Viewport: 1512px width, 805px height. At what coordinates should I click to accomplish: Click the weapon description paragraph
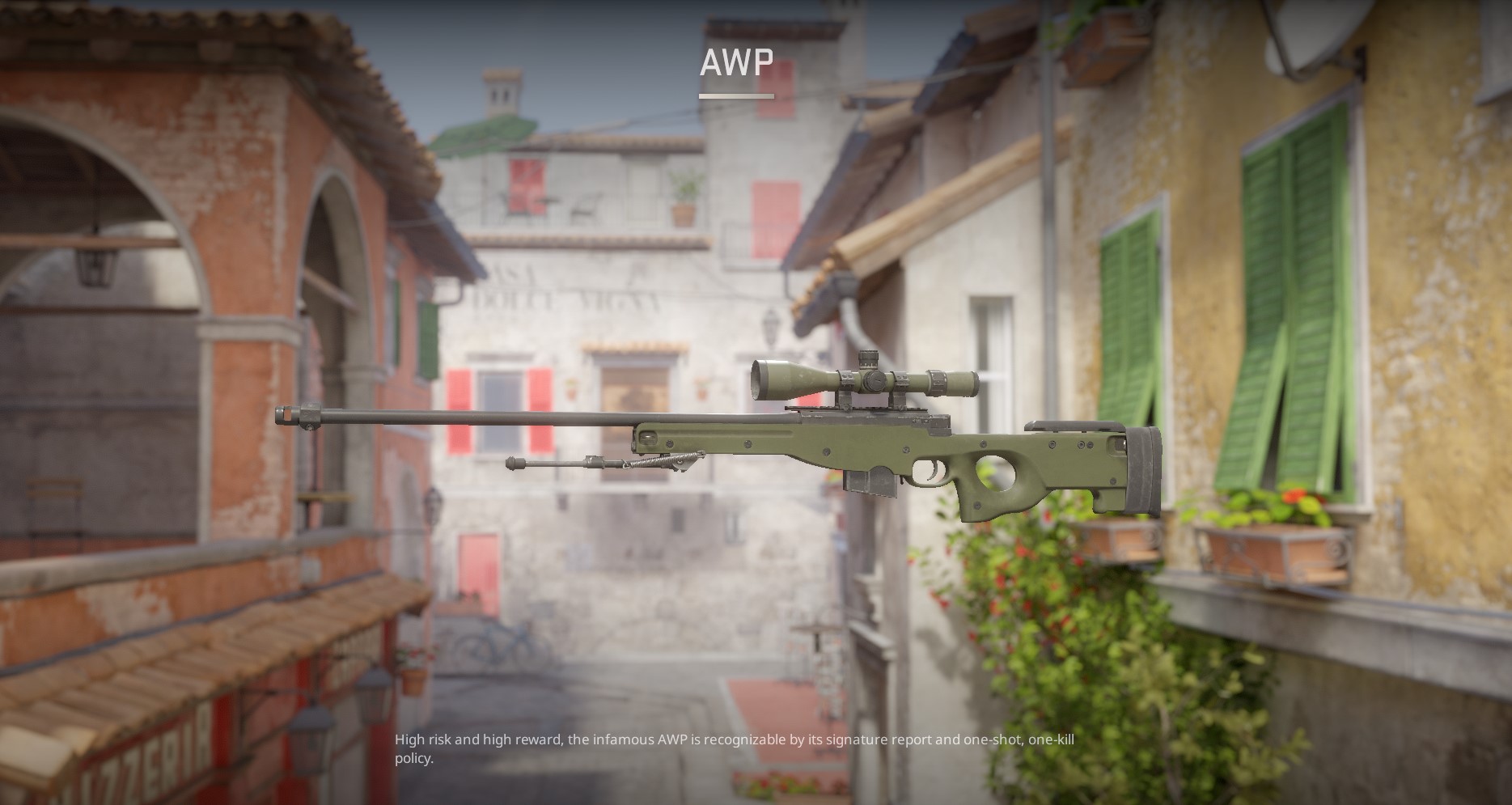click(728, 748)
